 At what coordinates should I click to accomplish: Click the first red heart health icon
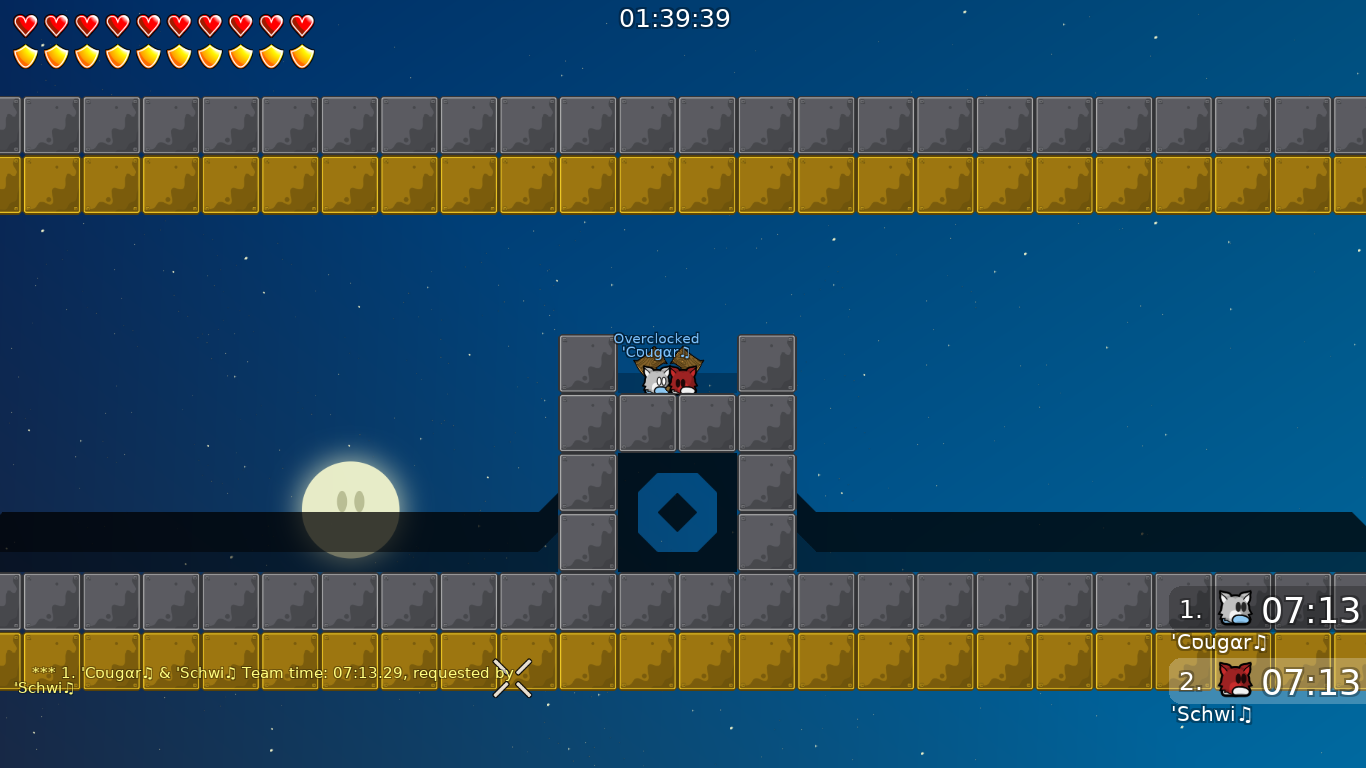click(x=26, y=26)
